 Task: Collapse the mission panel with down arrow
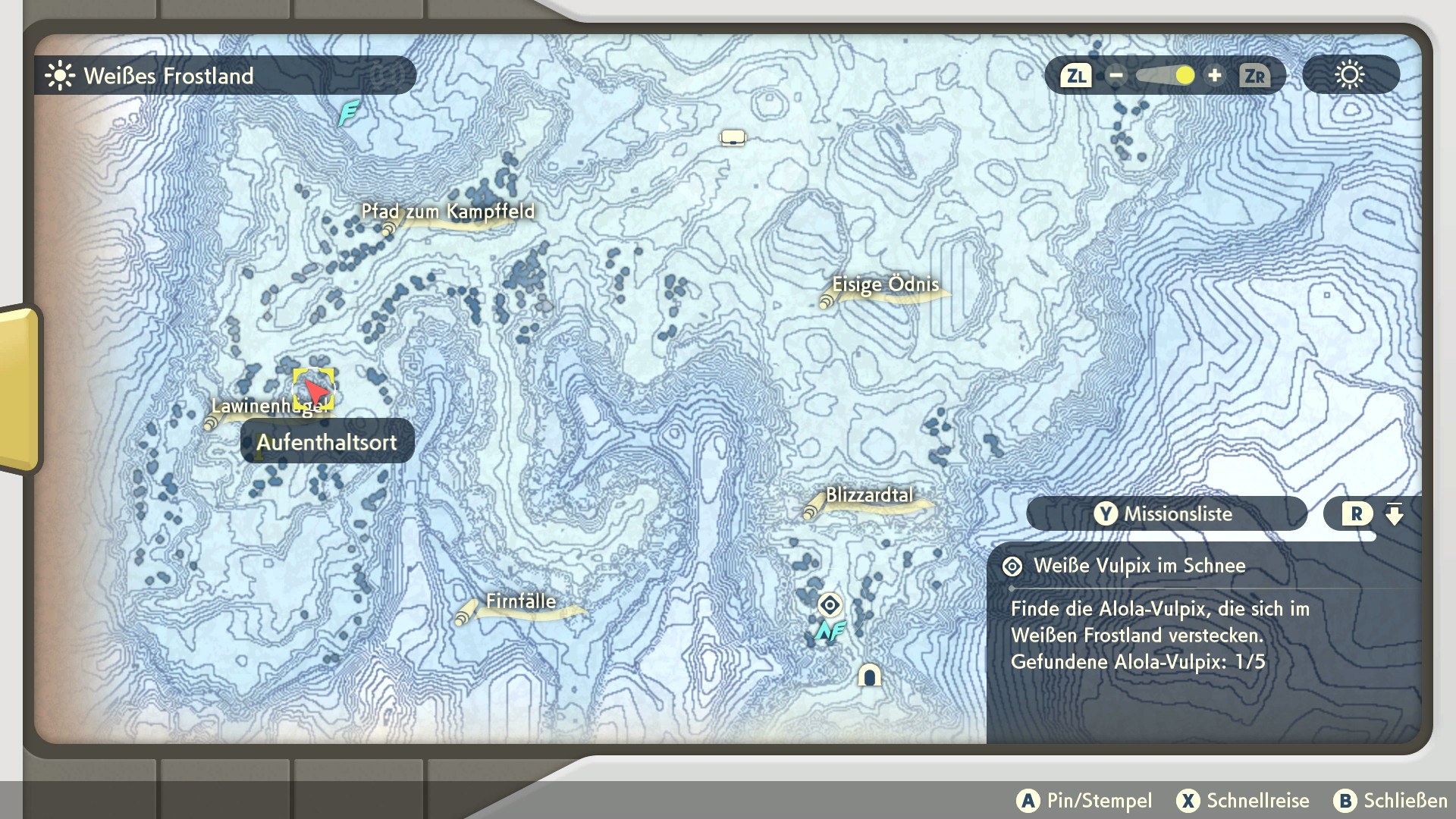point(1394,514)
